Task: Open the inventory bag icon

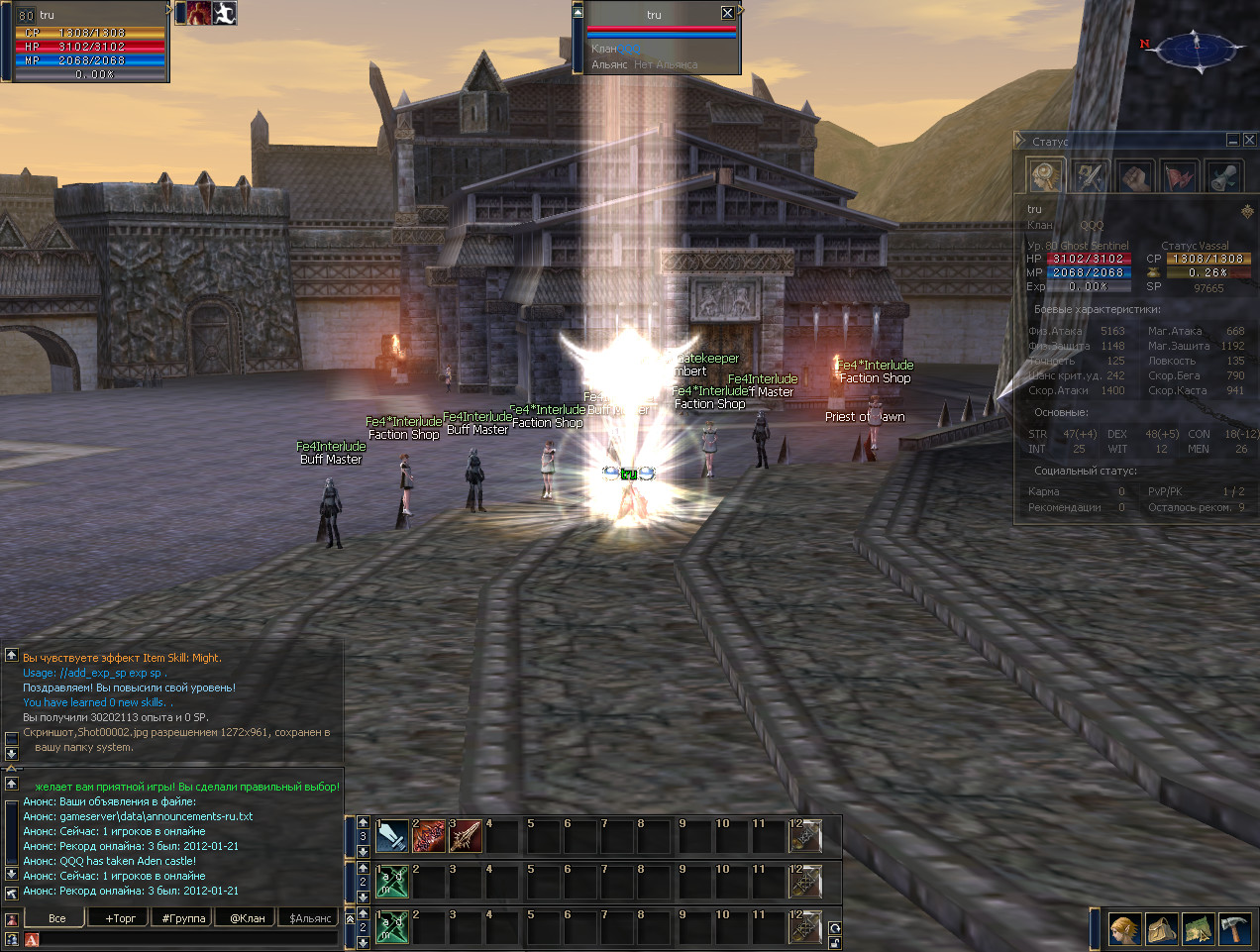Action: point(1161,930)
